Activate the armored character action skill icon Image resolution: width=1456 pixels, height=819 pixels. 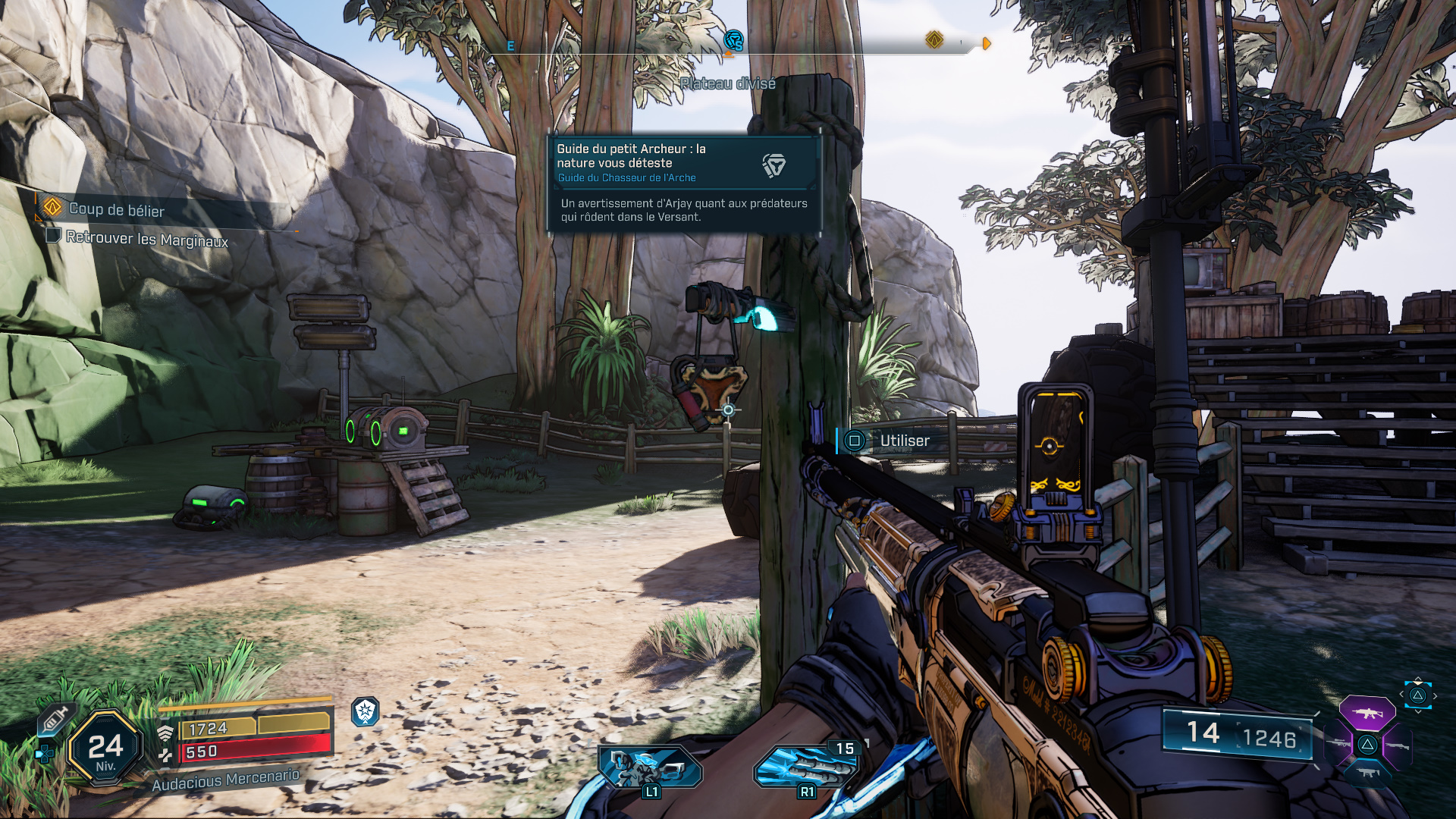651,768
